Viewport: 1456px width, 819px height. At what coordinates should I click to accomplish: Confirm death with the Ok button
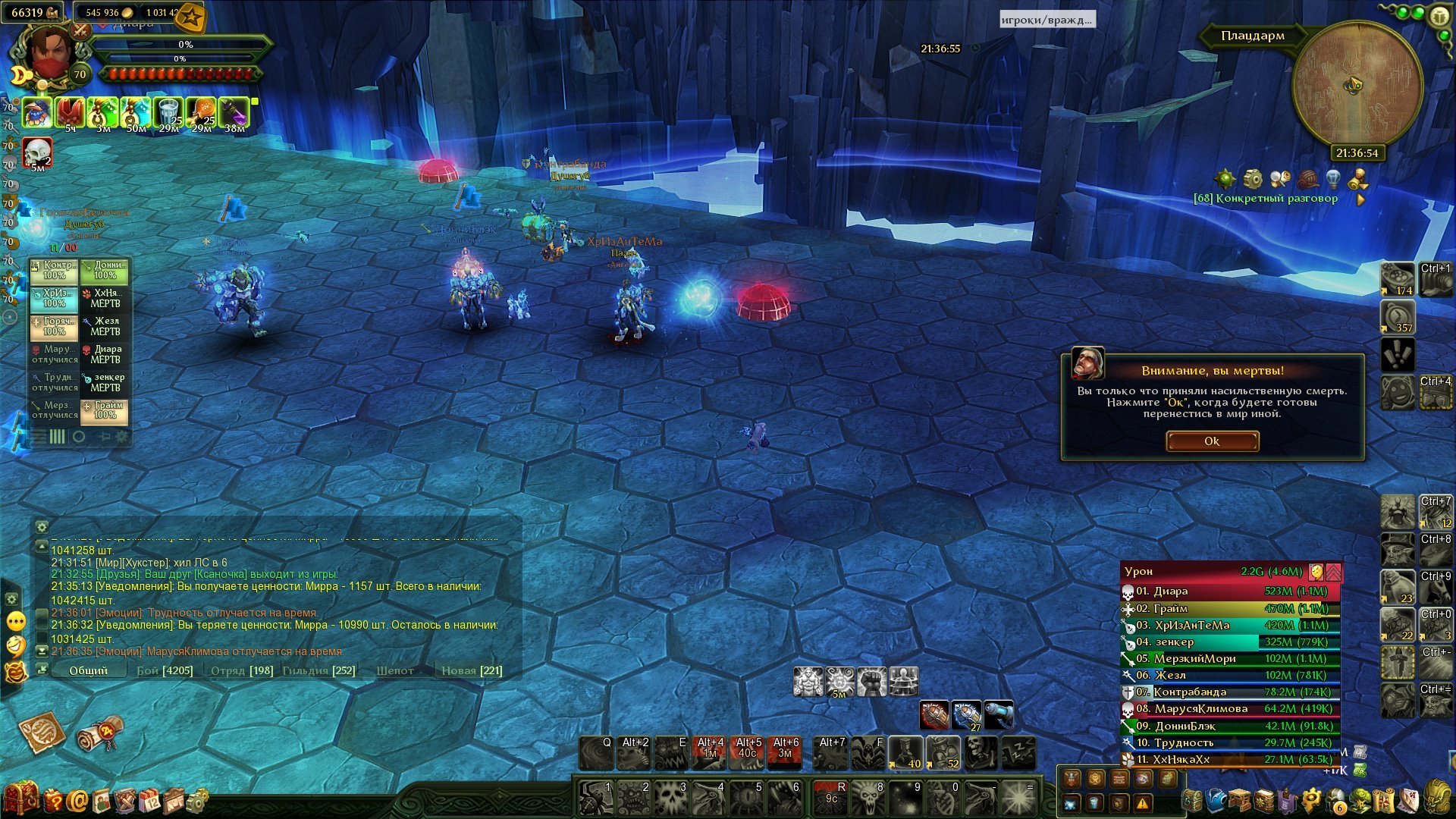coord(1212,441)
